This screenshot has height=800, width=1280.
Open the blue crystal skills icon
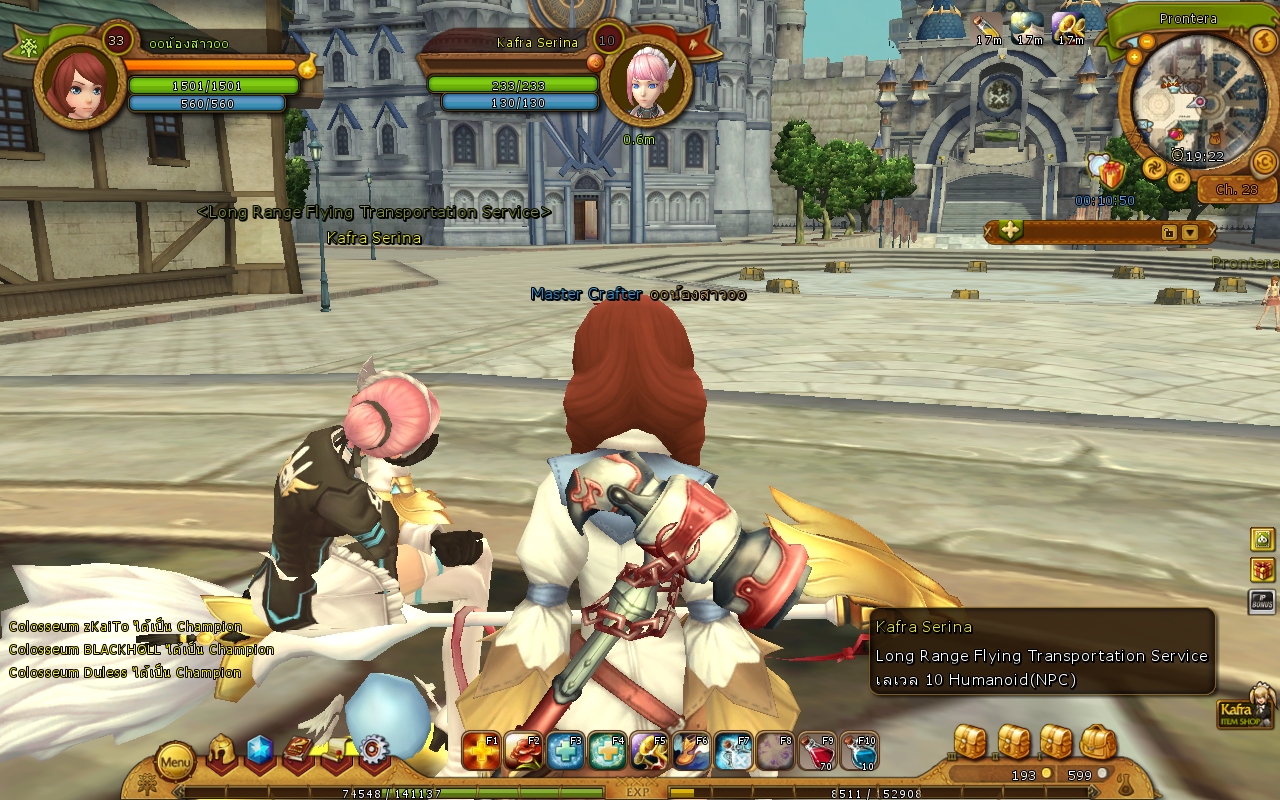tap(260, 750)
